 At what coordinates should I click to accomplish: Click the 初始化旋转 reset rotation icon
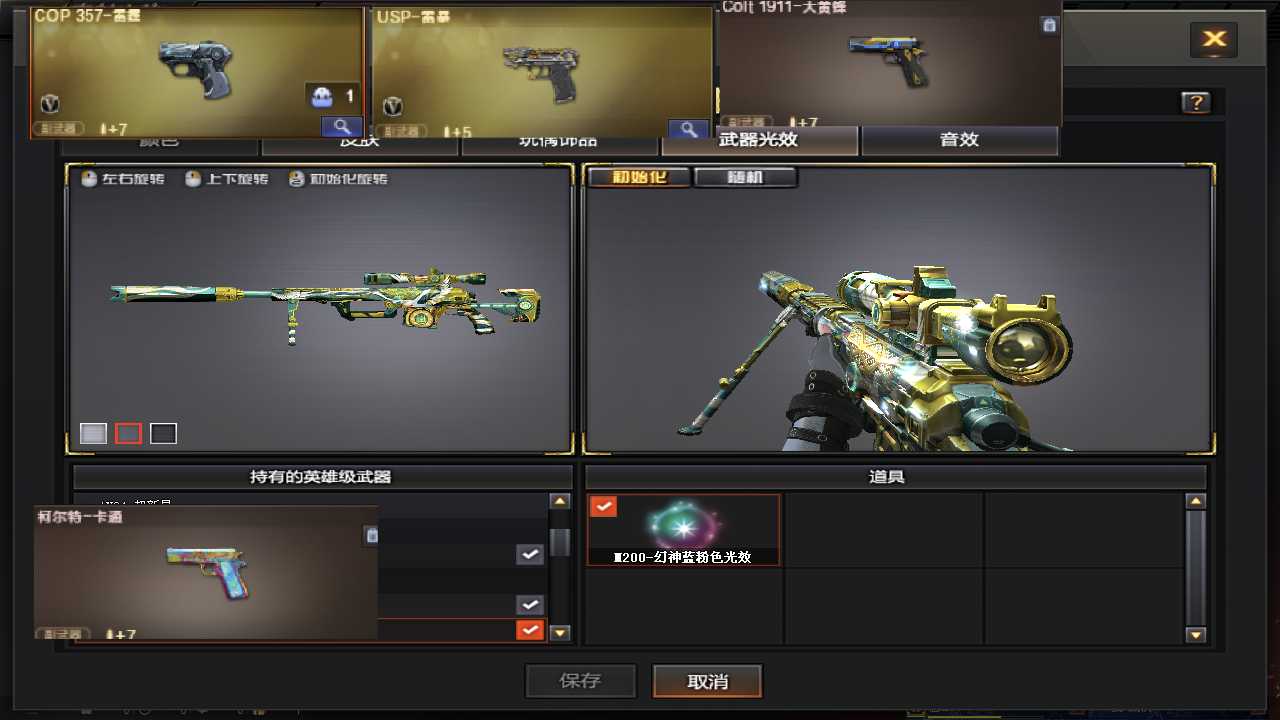[296, 179]
